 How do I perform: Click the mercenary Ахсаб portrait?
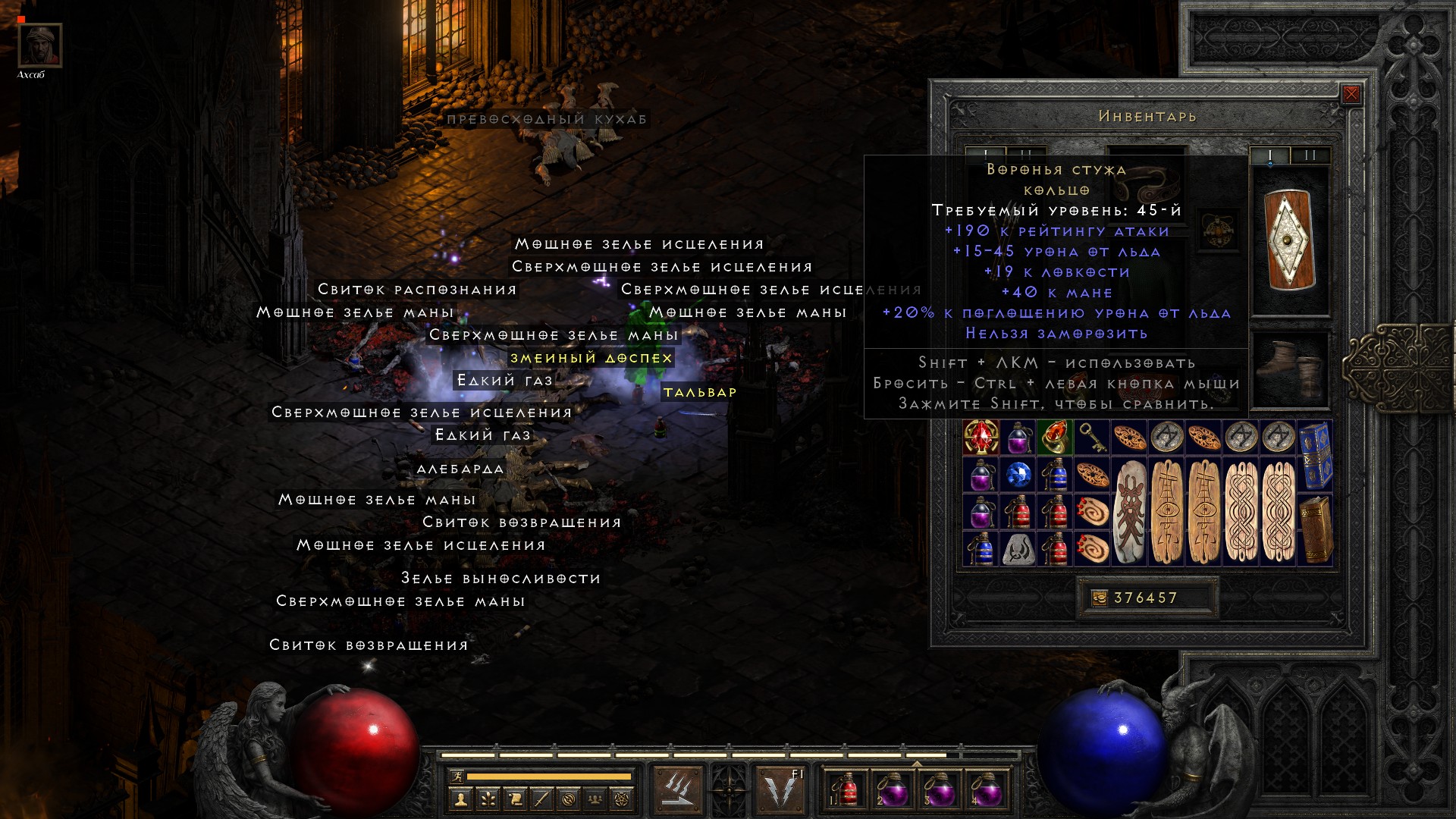click(x=39, y=45)
